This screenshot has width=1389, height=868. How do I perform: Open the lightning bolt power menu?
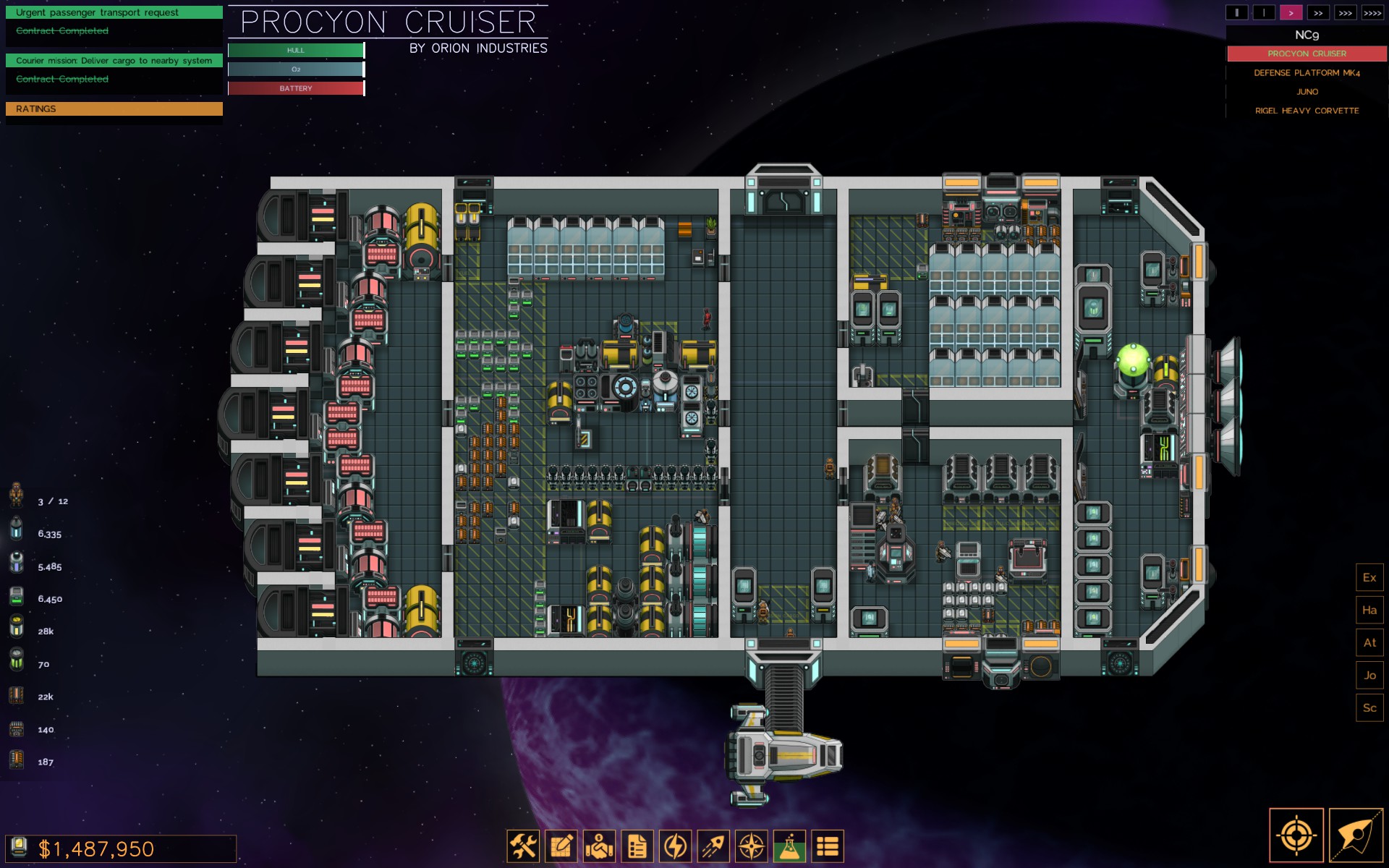tap(676, 846)
